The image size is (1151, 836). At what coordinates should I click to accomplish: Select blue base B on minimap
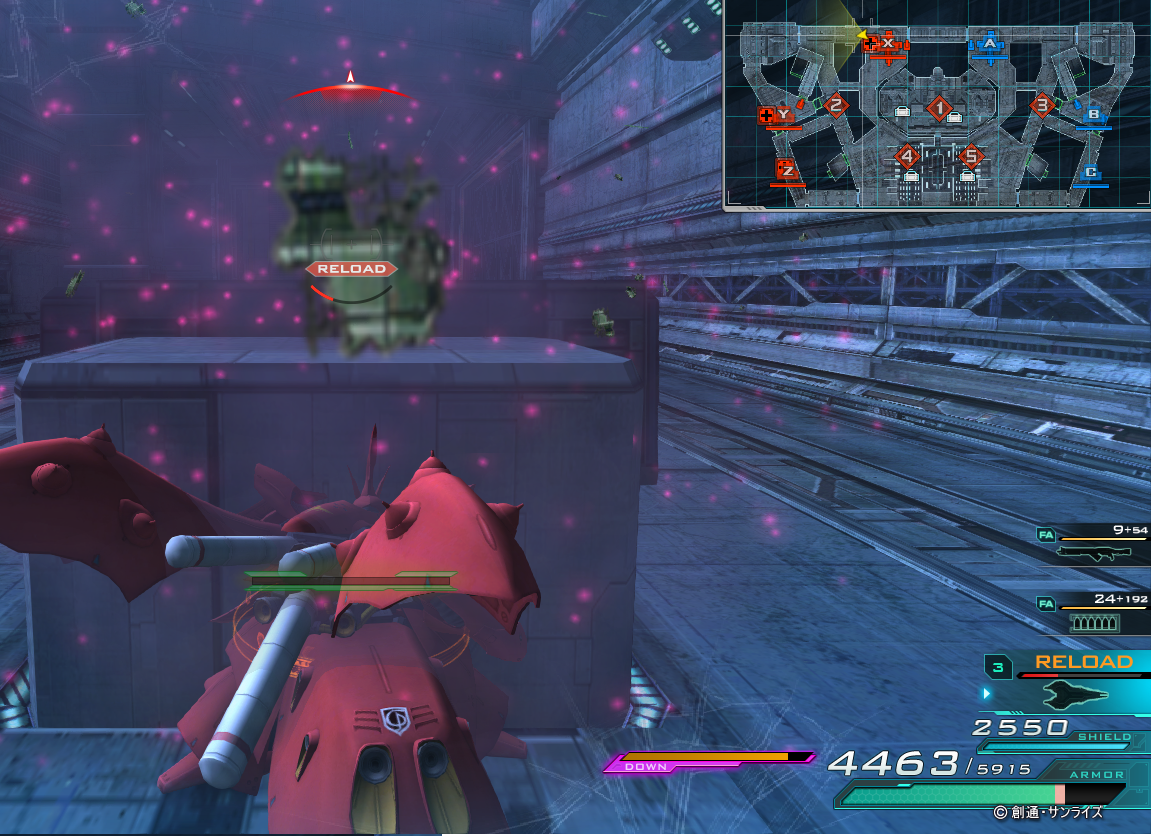(x=1093, y=114)
